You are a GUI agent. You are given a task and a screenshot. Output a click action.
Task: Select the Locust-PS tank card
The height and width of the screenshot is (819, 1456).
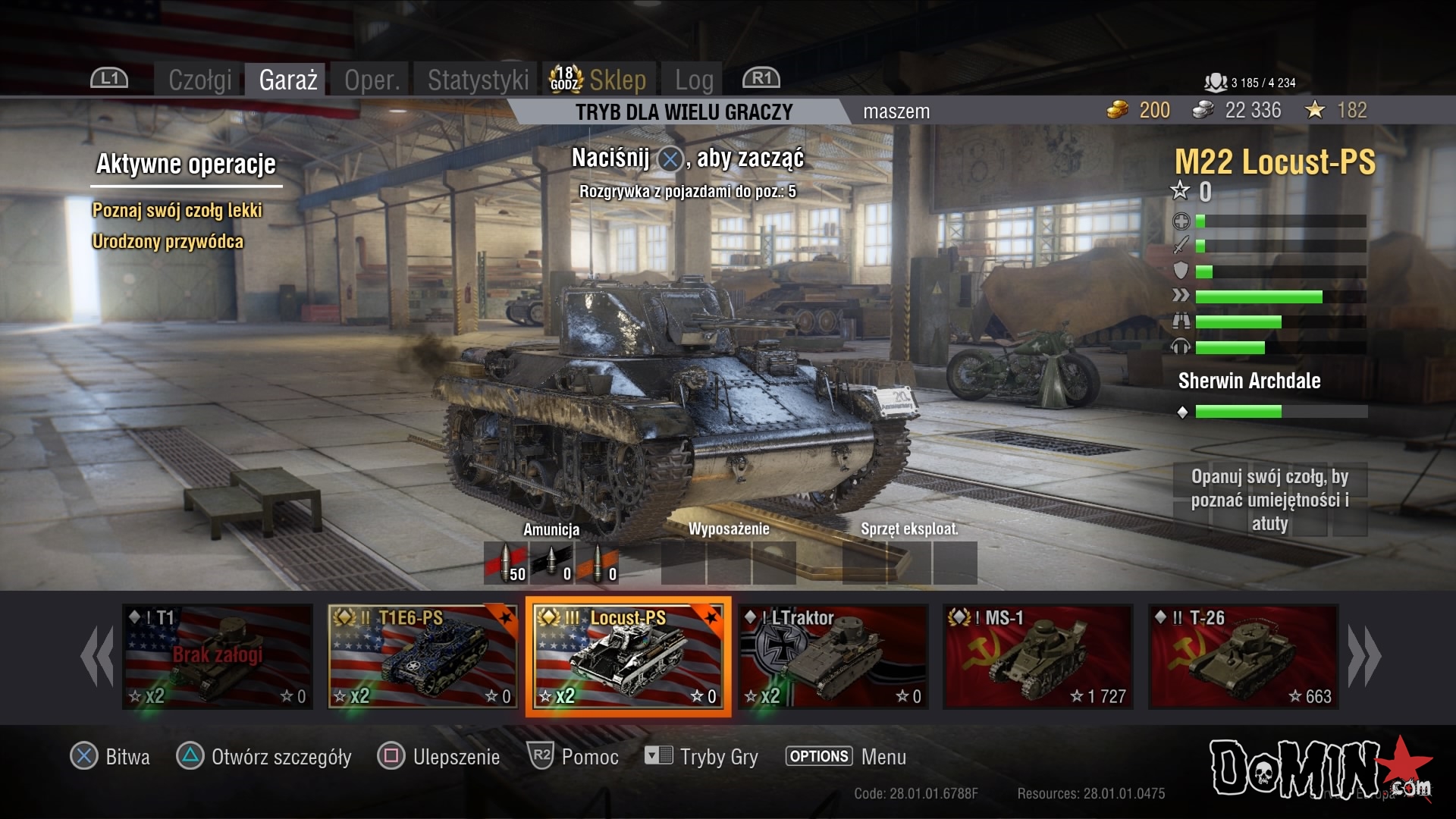[x=628, y=657]
